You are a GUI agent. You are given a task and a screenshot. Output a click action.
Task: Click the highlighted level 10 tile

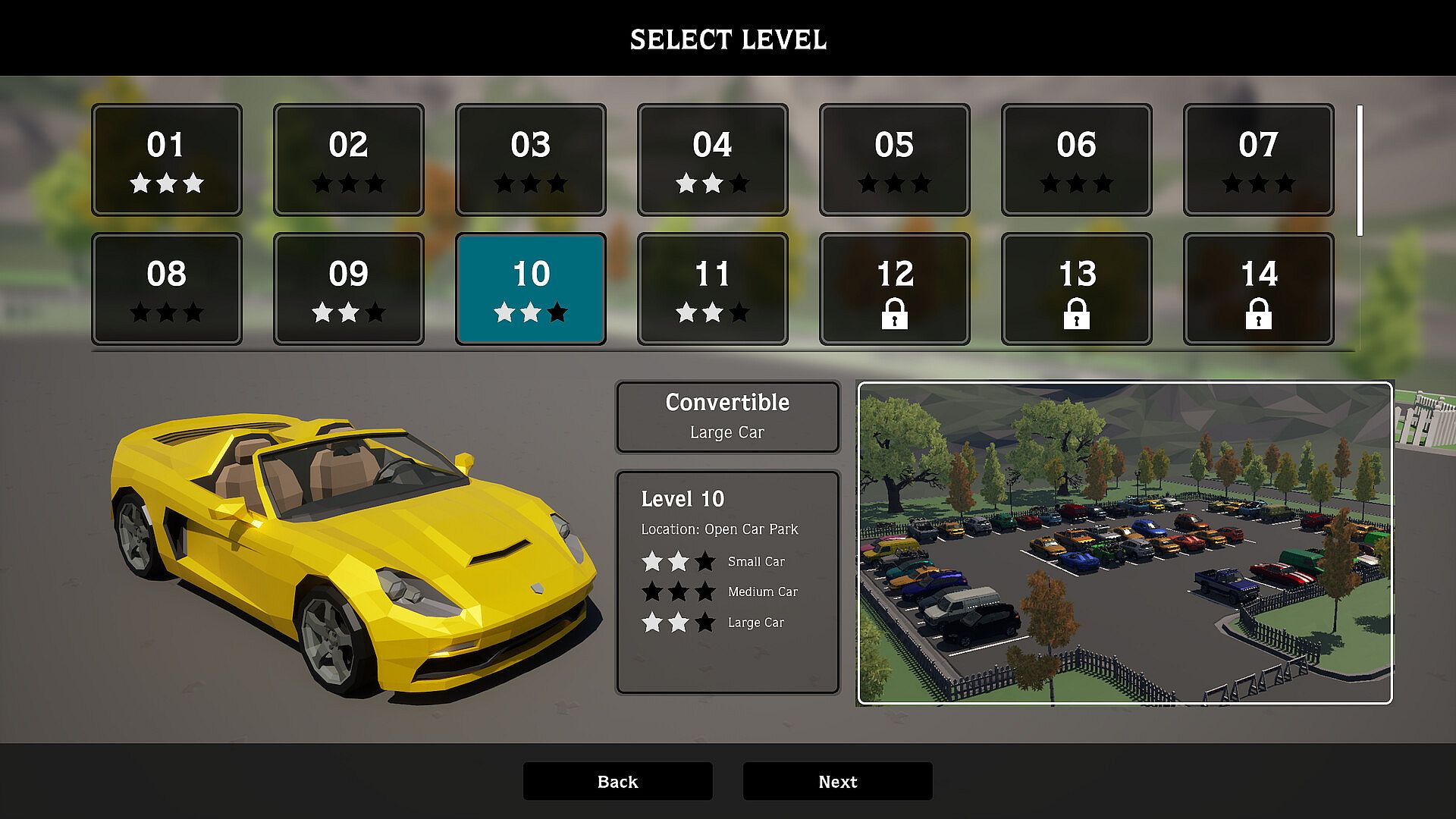[531, 289]
